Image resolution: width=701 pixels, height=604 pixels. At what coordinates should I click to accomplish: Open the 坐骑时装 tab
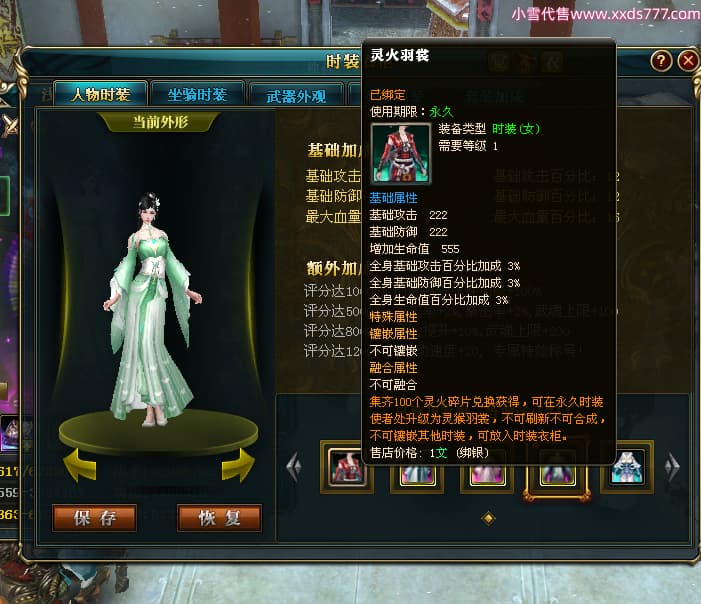coord(197,95)
